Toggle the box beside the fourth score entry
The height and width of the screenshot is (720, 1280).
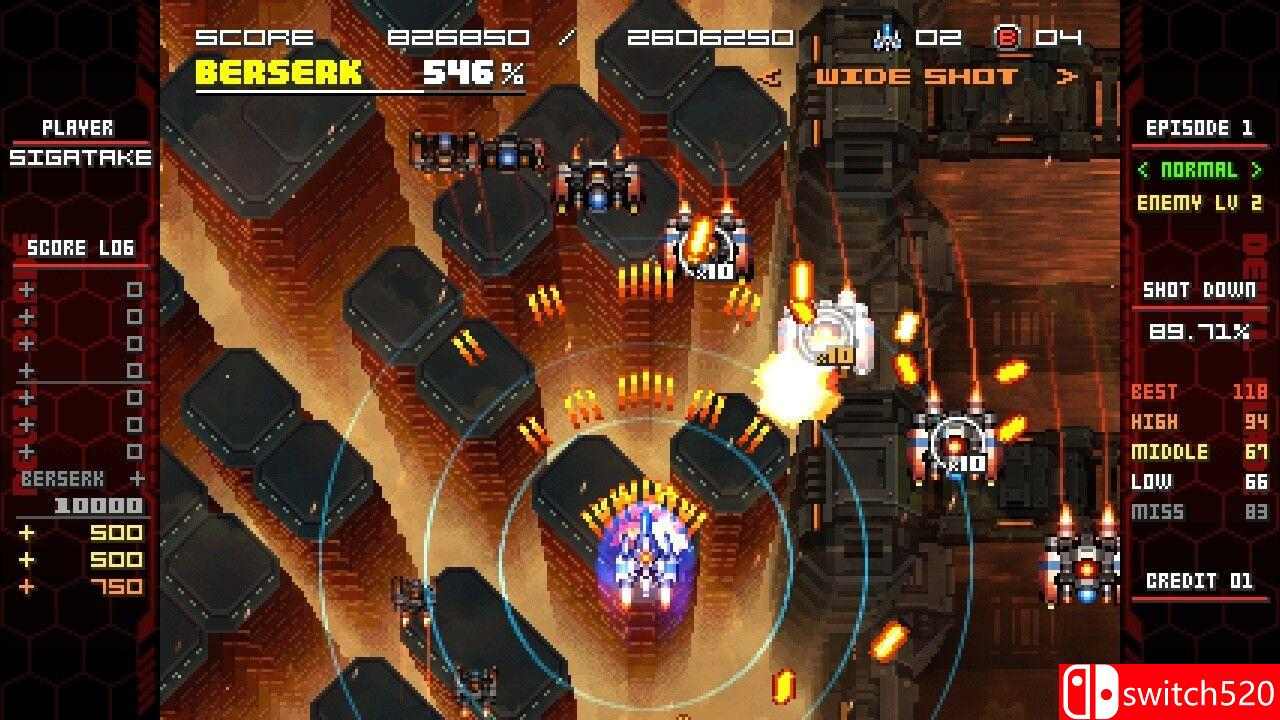[x=134, y=368]
